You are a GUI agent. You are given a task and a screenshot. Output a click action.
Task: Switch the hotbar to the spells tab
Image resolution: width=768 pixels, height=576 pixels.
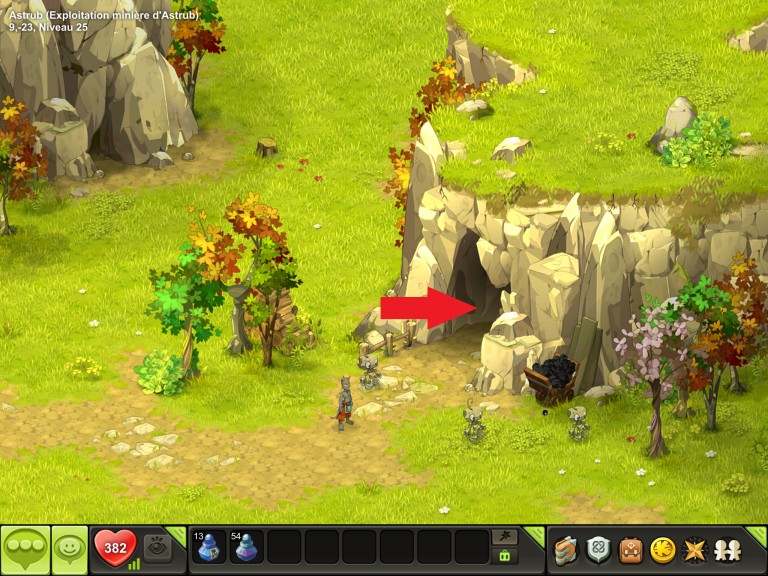(x=505, y=537)
